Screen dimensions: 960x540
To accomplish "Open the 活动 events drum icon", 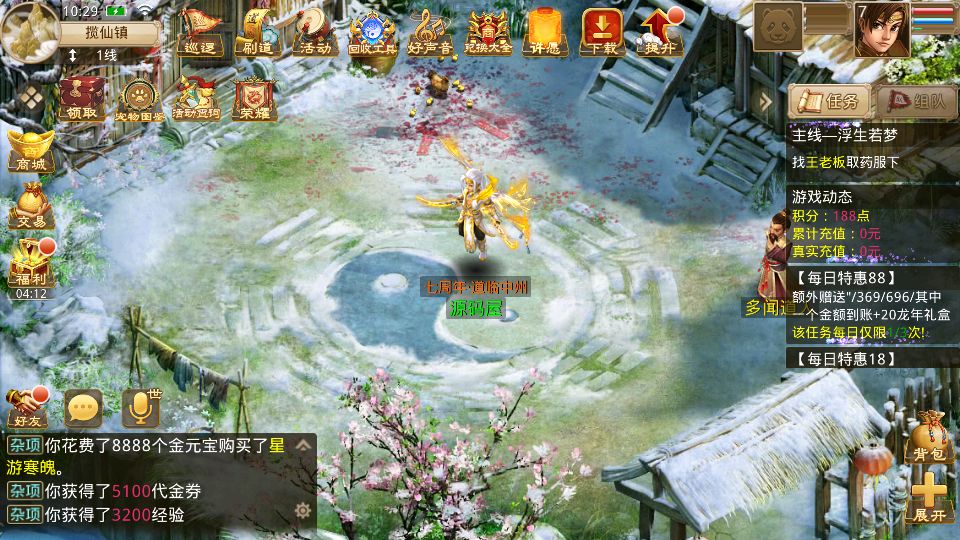I will (311, 31).
